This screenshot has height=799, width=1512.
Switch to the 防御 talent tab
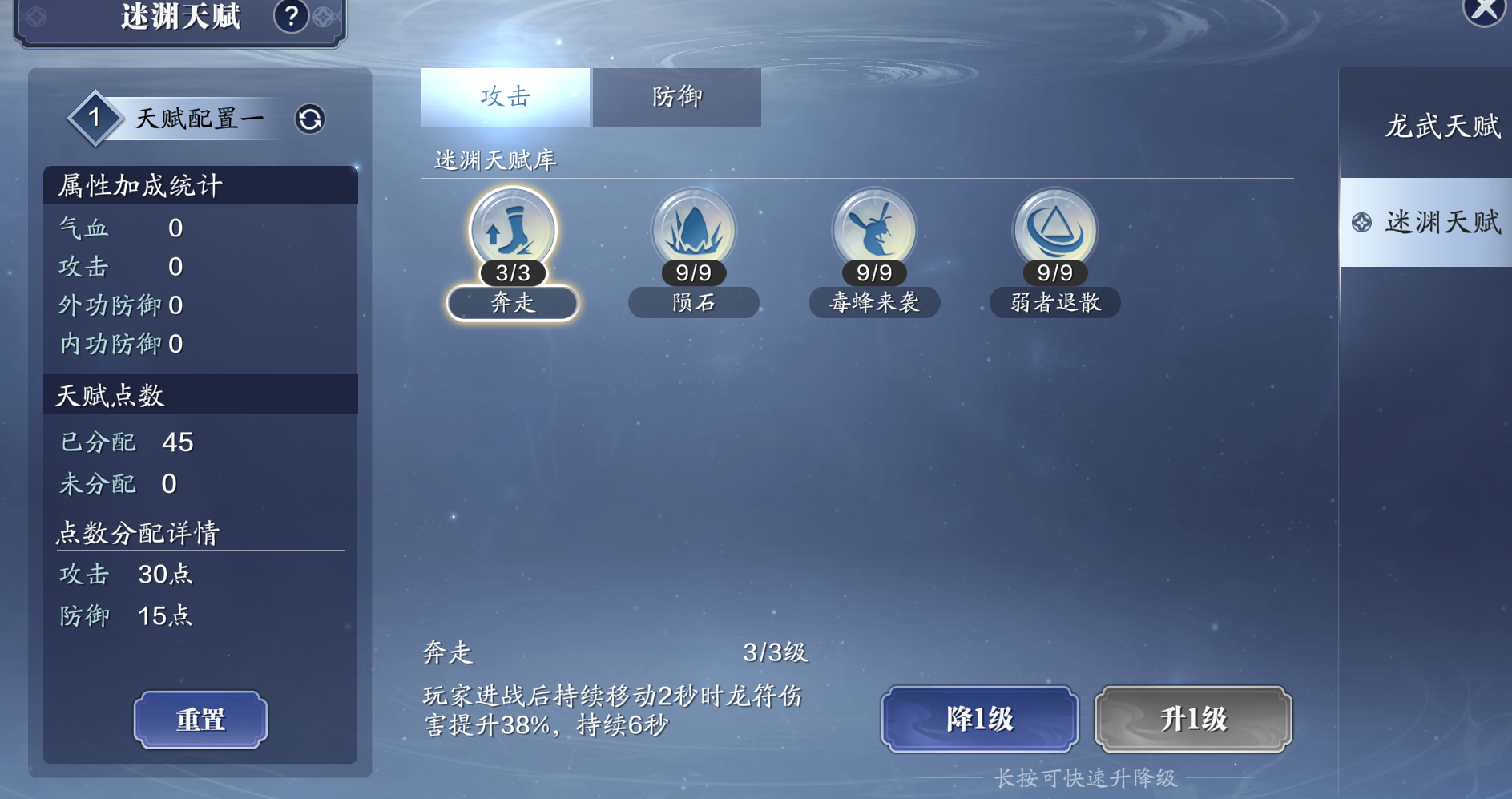point(676,97)
